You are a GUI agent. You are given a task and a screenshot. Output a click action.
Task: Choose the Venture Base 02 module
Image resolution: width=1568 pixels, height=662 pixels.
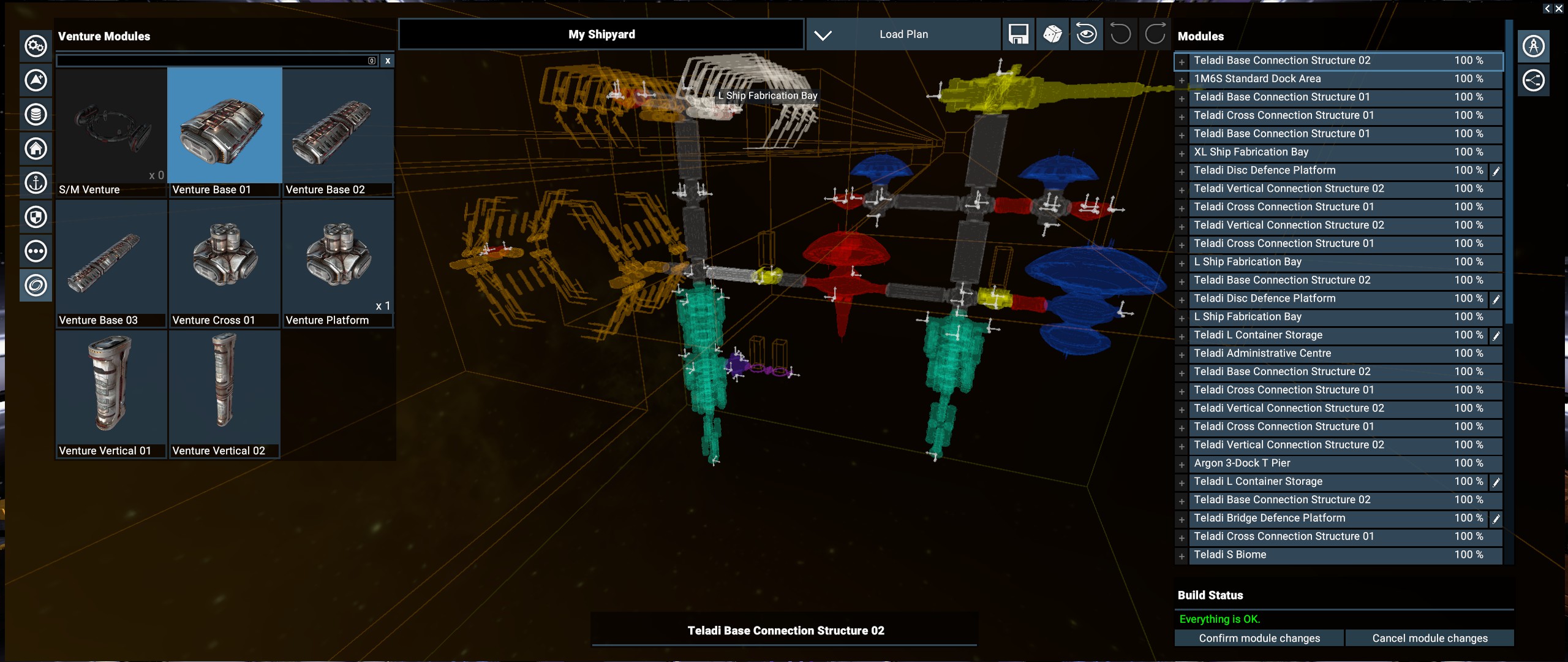point(337,132)
